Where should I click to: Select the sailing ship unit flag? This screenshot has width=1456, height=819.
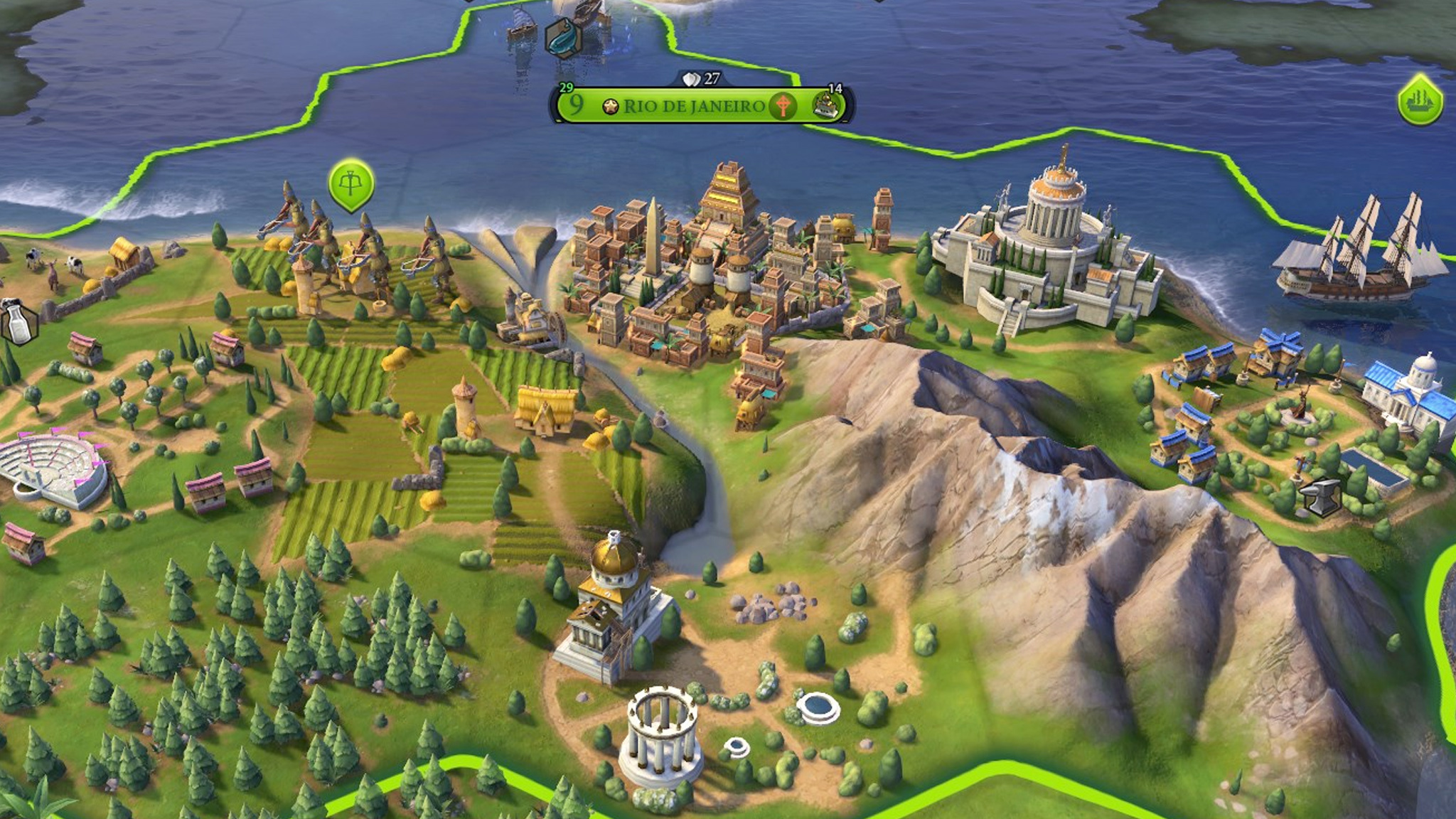(x=1420, y=102)
